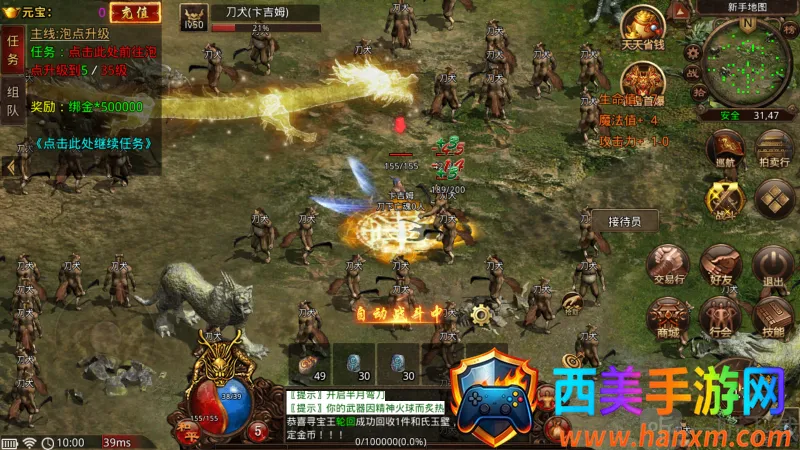The height and width of the screenshot is (450, 800).
Task: Collapse the quest panel with the arrow
Action: [x=10, y=168]
